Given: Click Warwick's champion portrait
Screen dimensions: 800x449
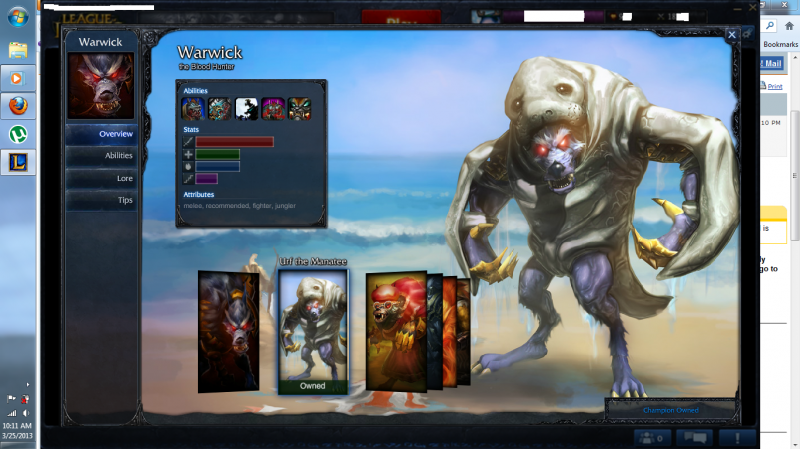Looking at the screenshot, I should click(x=101, y=86).
